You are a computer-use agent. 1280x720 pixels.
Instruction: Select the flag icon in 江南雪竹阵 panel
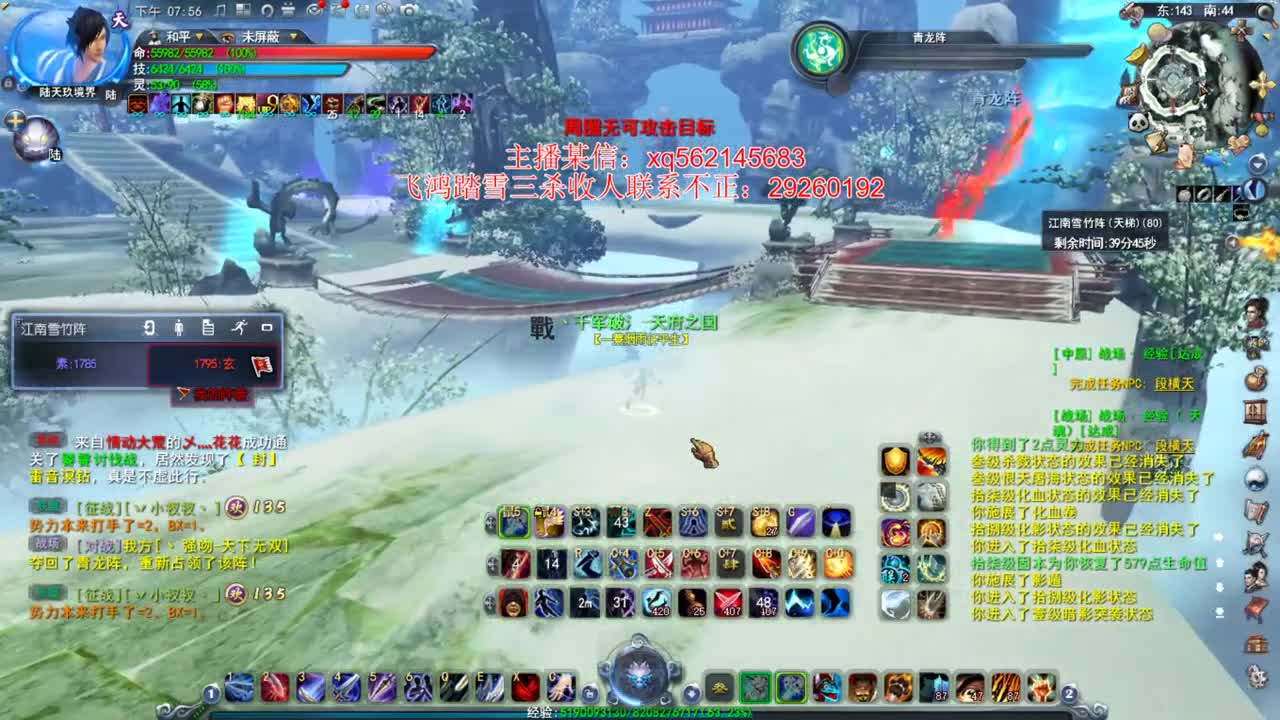click(261, 364)
